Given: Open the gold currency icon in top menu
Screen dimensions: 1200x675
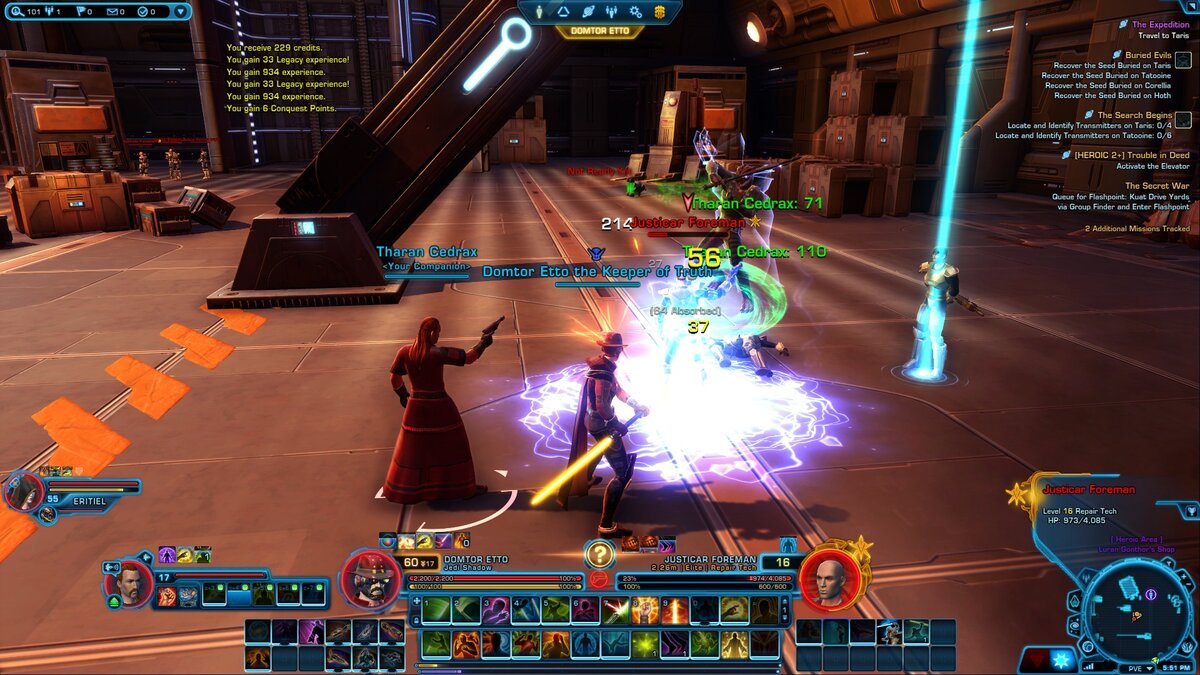Looking at the screenshot, I should pos(660,12).
